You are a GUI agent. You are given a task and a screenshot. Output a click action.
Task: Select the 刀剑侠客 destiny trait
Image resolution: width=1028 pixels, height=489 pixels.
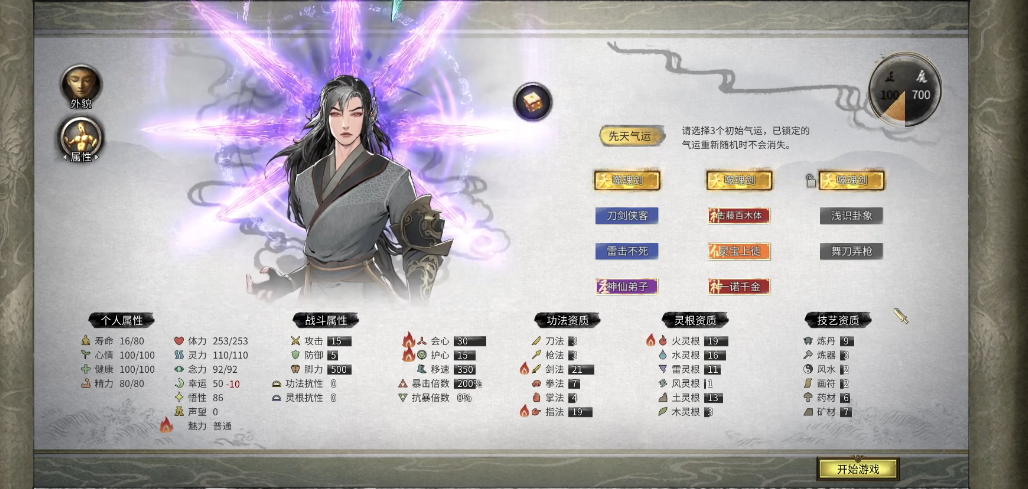point(627,215)
